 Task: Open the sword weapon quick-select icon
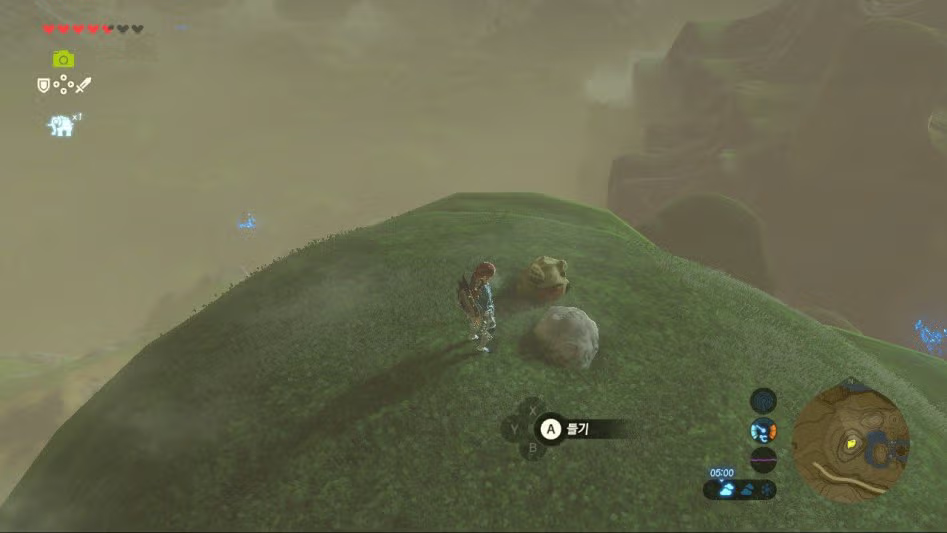83,86
